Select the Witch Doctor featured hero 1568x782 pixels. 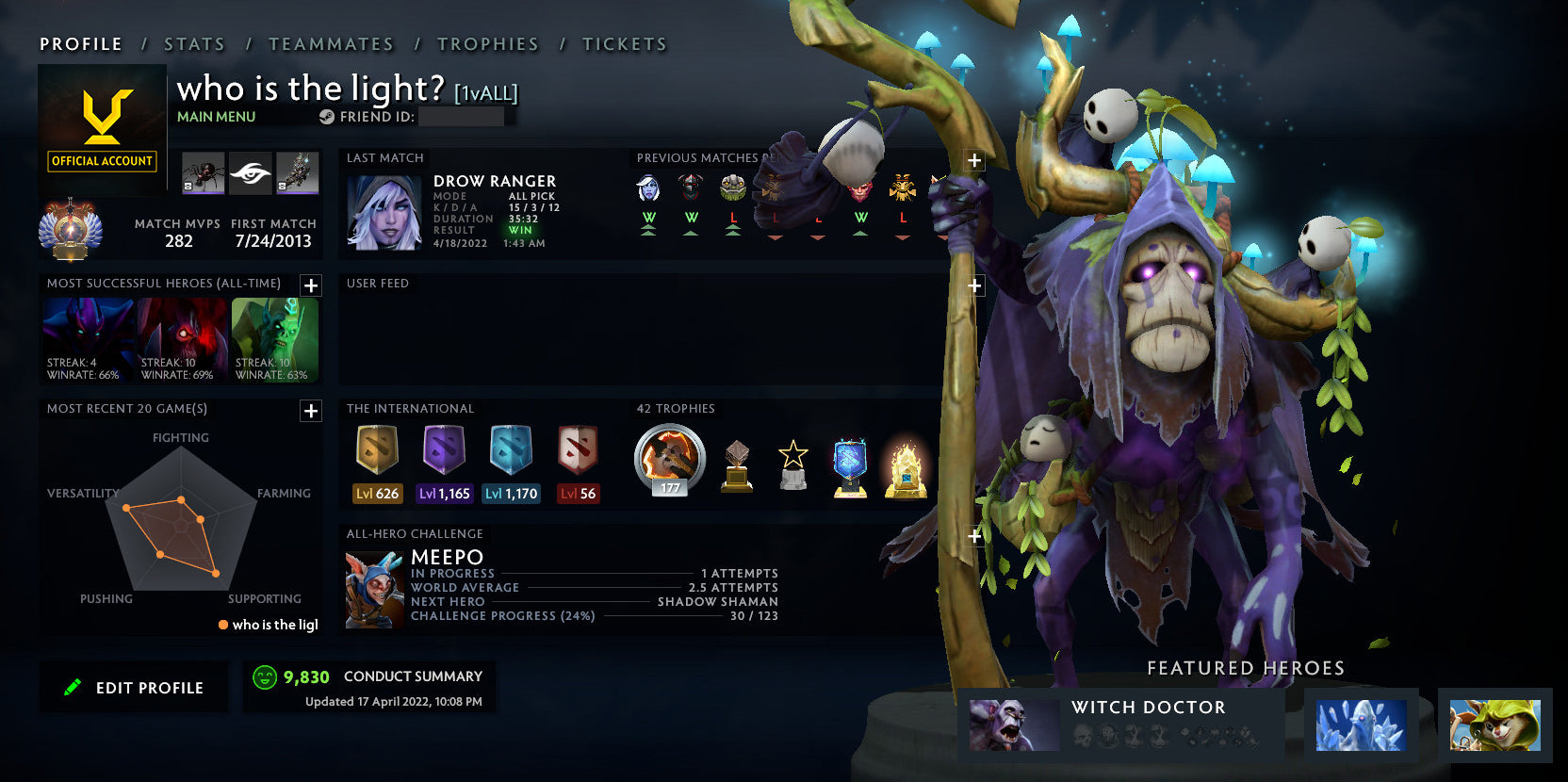pos(1014,725)
